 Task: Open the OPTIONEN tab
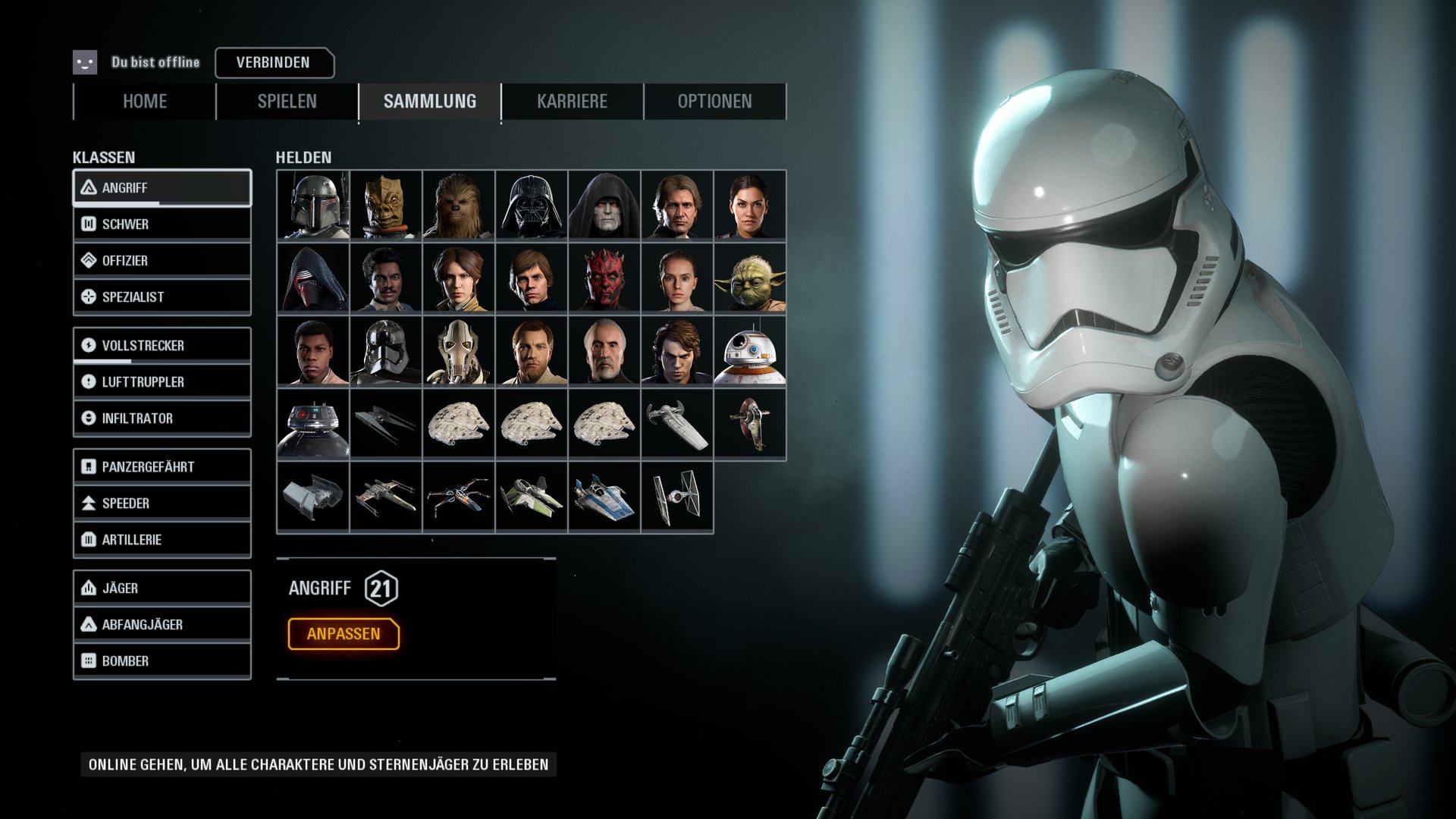pyautogui.click(x=715, y=101)
